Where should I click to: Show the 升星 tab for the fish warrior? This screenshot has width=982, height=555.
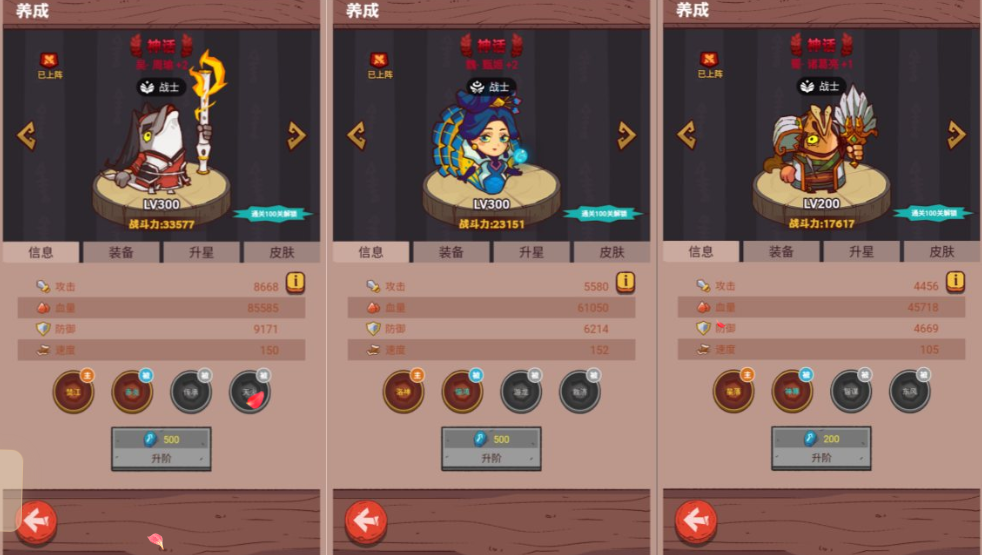[x=201, y=252]
